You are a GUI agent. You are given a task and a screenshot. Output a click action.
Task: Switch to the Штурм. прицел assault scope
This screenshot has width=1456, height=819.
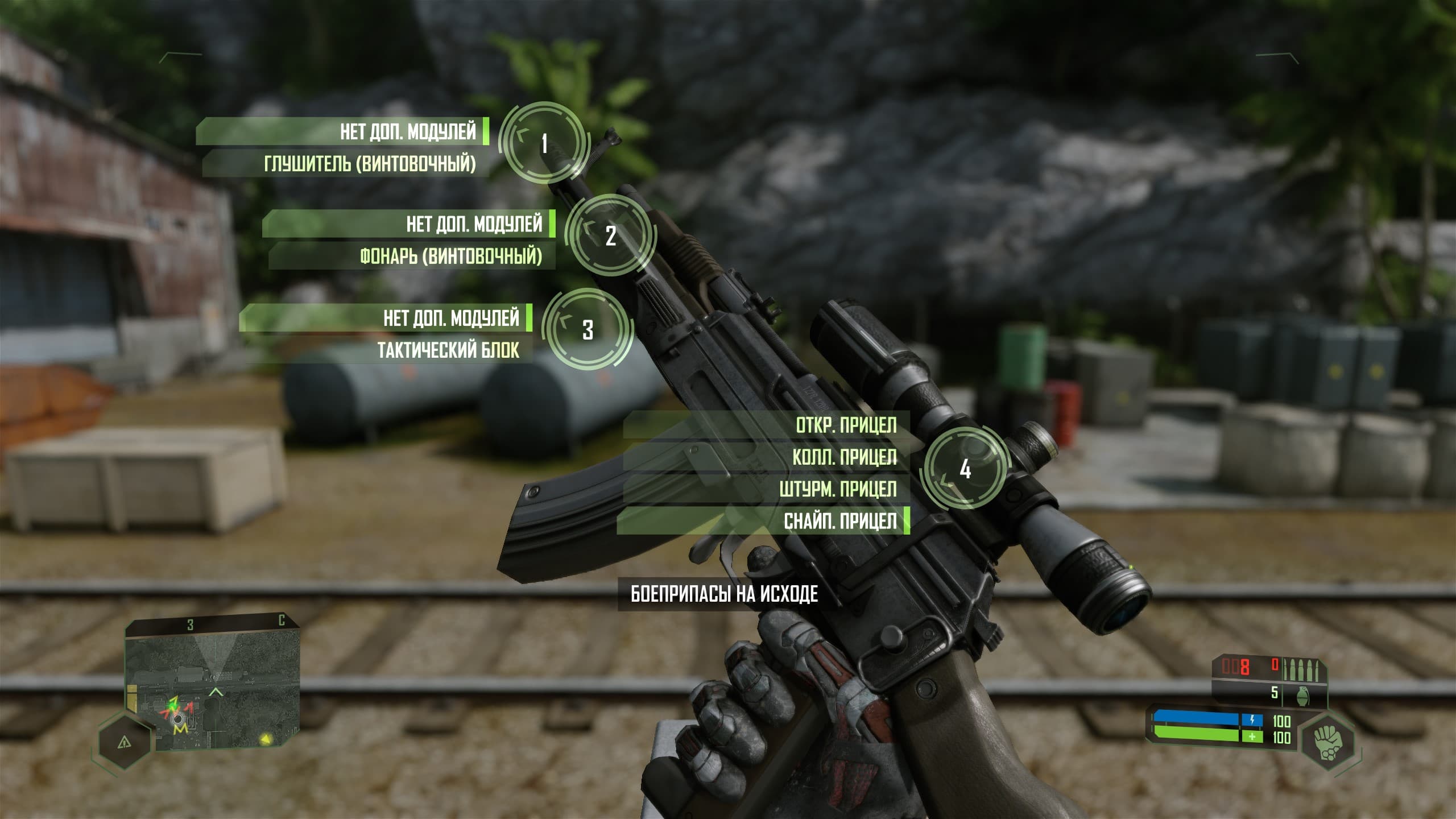coord(837,489)
